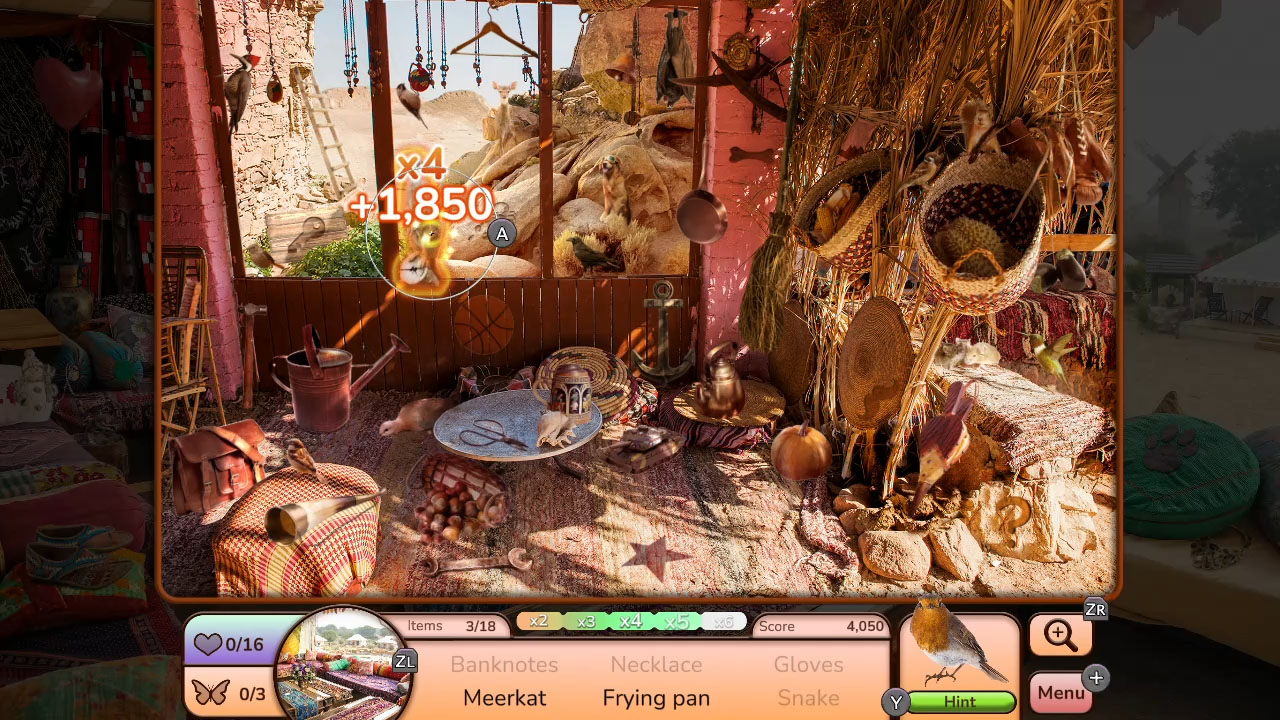Click the A button prompt in the scene
The width and height of the screenshot is (1280, 720).
502,233
